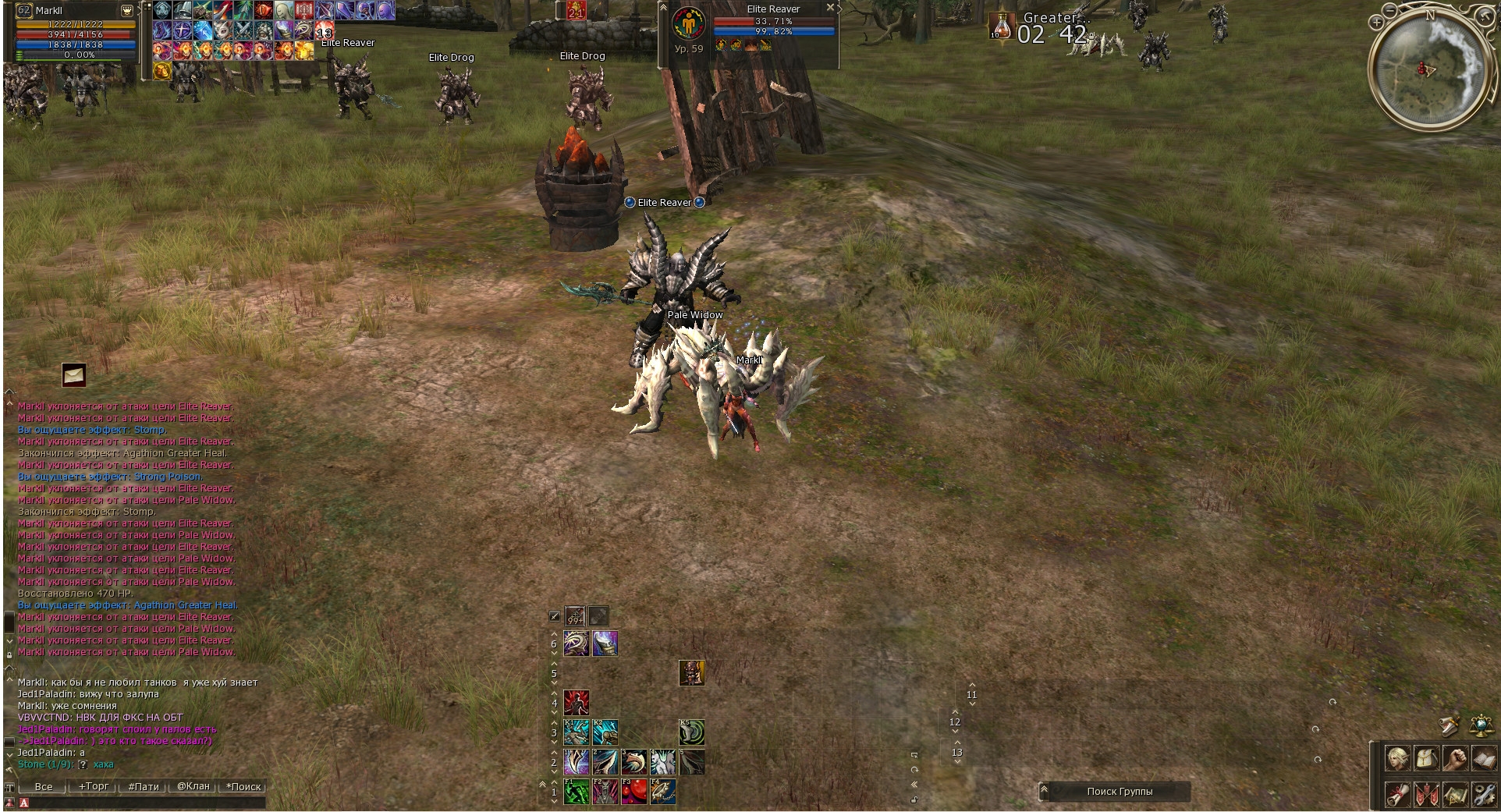Click the crown icon beside MarkII name
Image resolution: width=1501 pixels, height=812 pixels.
coord(126,11)
